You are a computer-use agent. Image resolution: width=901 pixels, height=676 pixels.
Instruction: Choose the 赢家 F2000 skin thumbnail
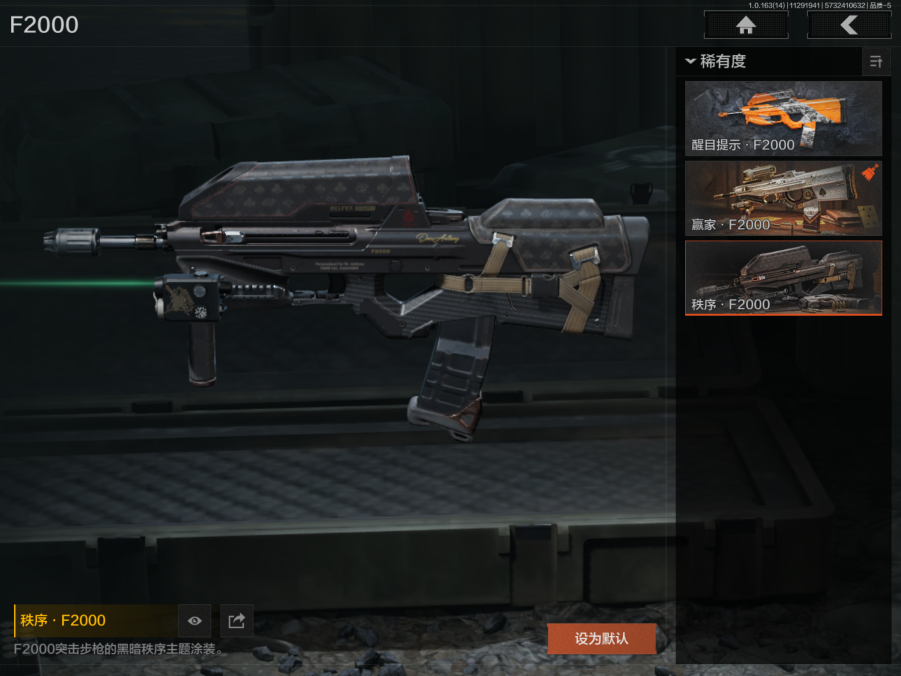[783, 198]
